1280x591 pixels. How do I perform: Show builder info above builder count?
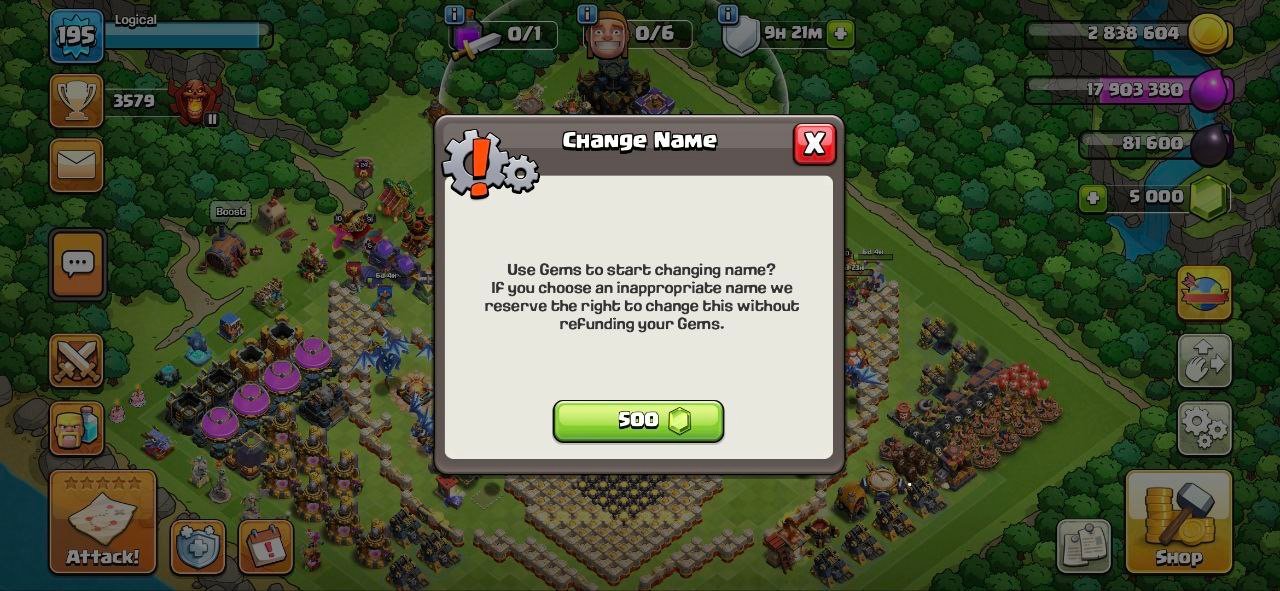click(587, 14)
